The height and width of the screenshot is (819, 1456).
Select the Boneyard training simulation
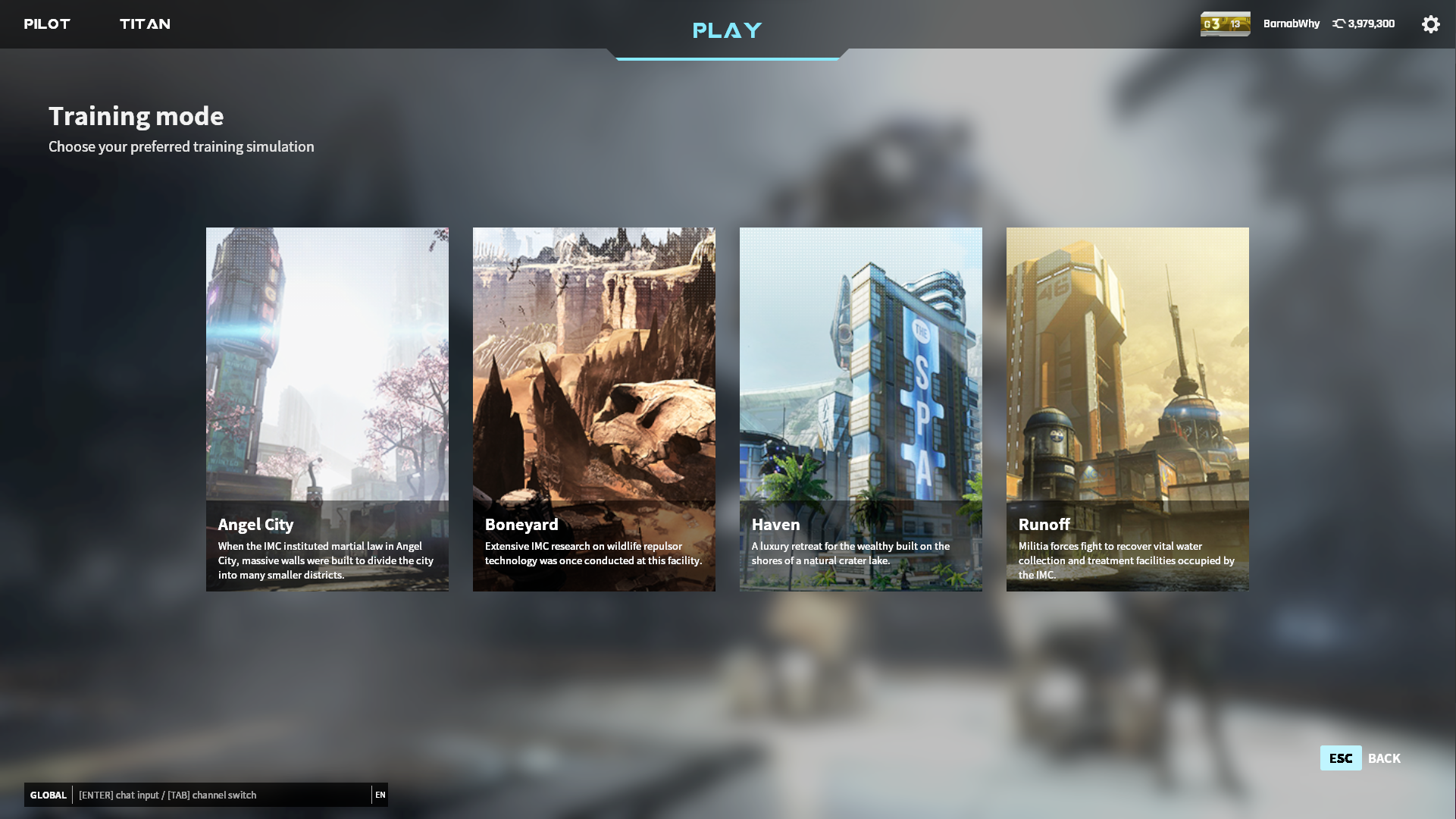point(594,409)
